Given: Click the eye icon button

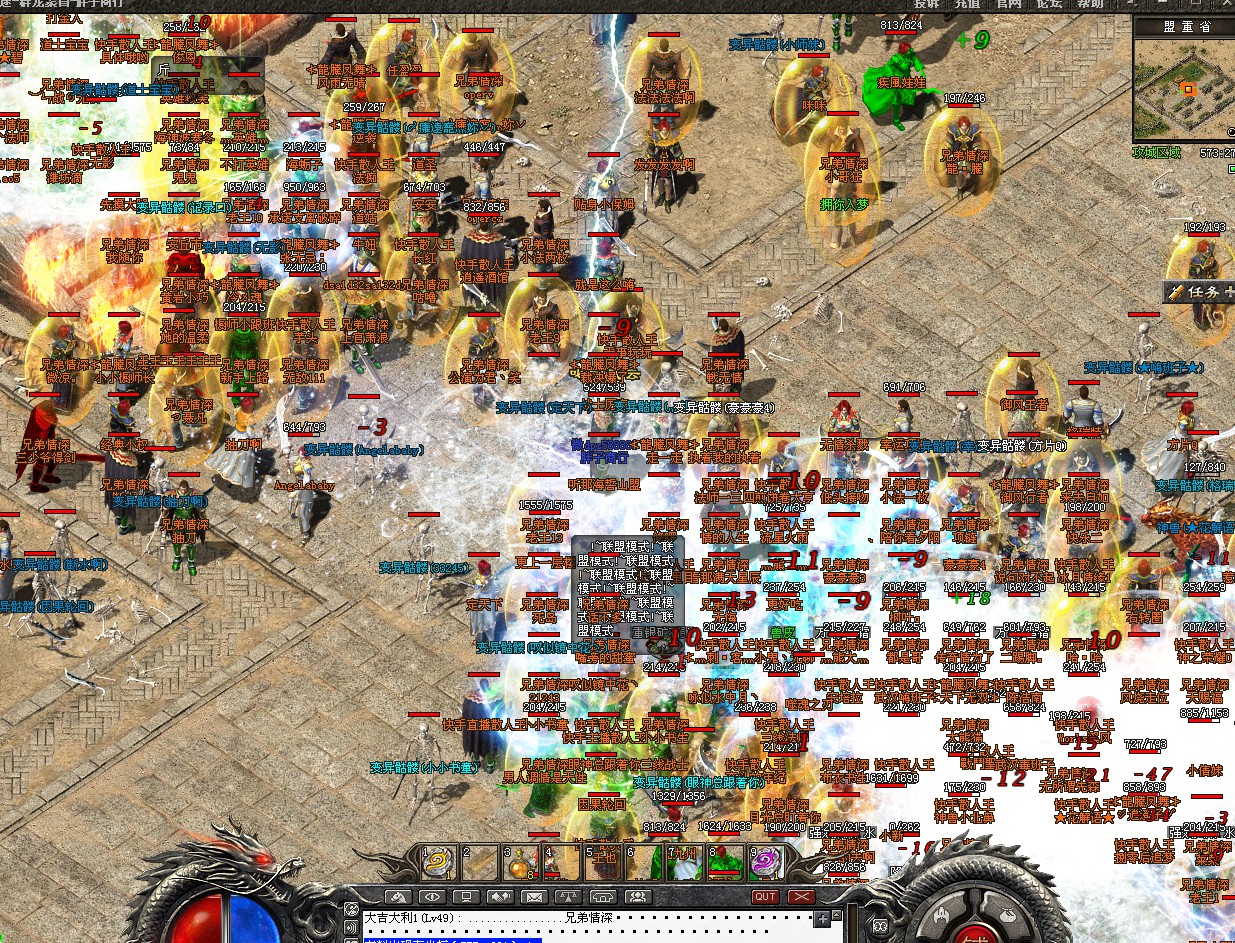Looking at the screenshot, I should [x=432, y=897].
